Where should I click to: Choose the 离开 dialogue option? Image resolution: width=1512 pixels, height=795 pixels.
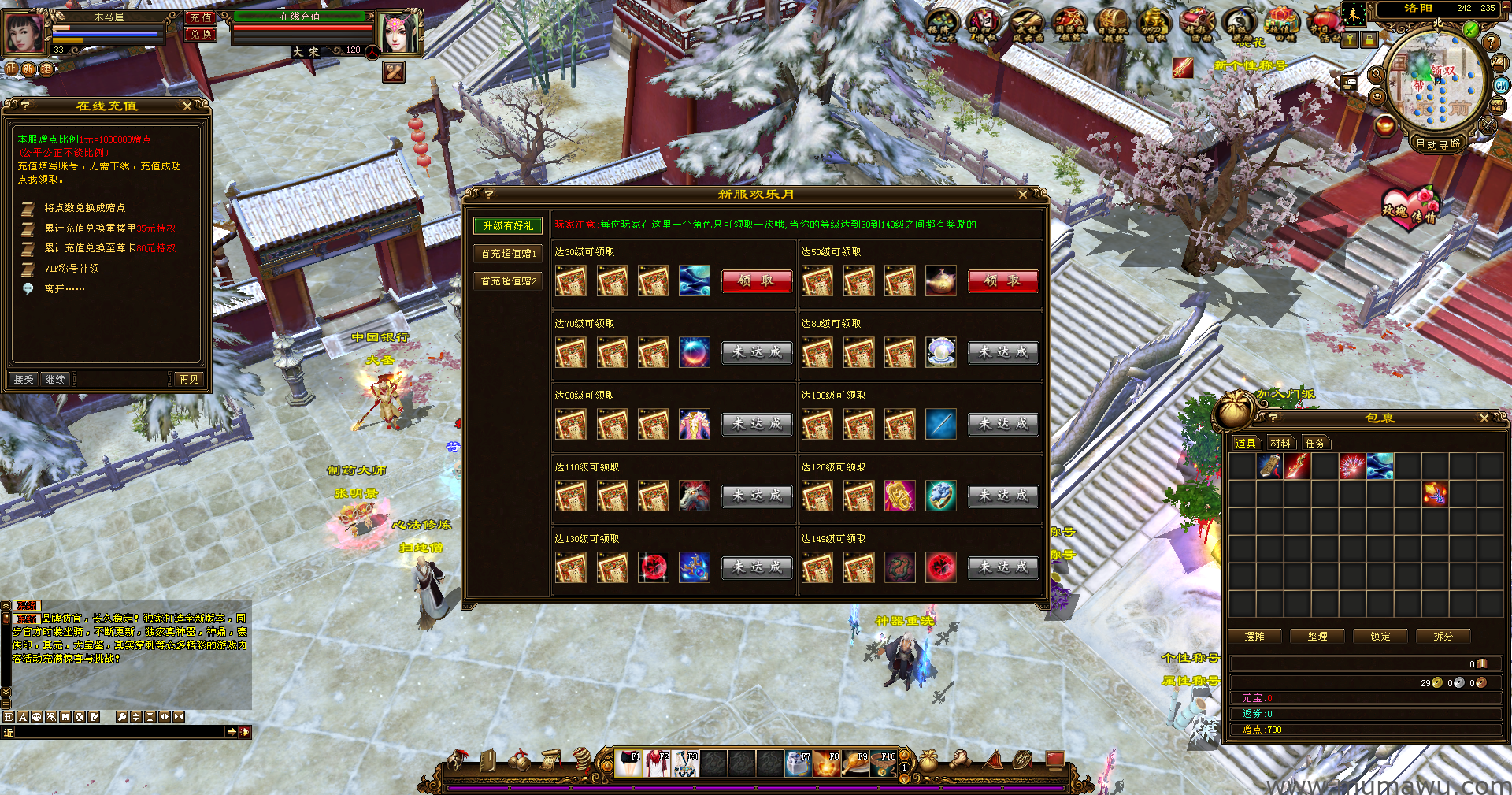tap(64, 289)
